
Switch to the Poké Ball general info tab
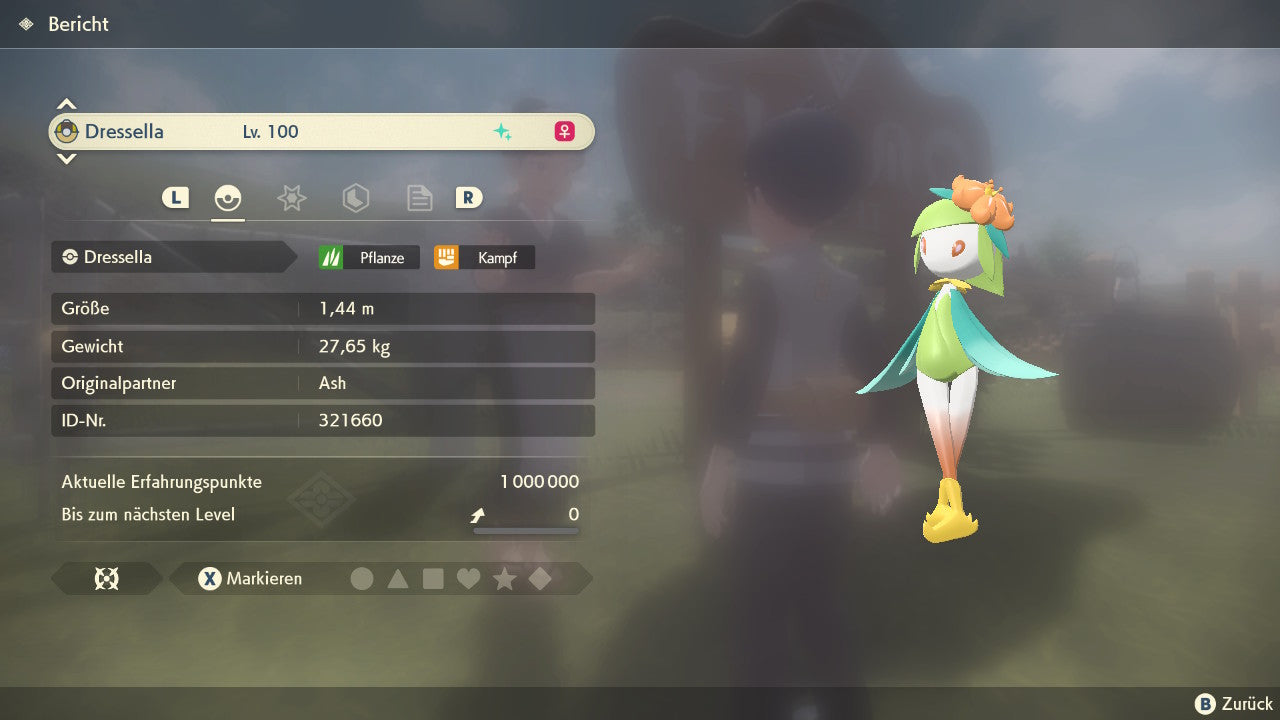(x=228, y=198)
